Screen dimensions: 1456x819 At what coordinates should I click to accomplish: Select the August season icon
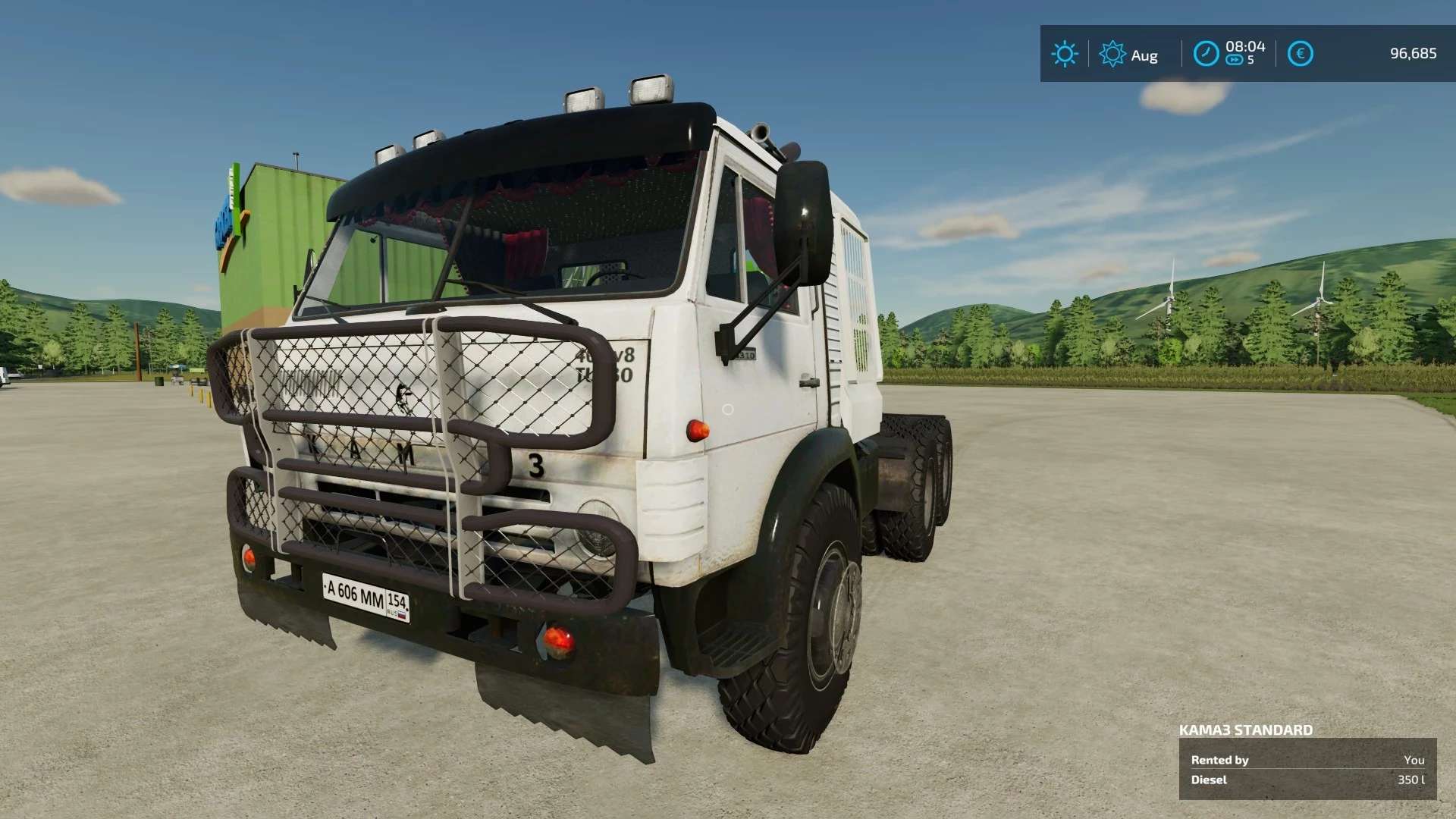1112,54
